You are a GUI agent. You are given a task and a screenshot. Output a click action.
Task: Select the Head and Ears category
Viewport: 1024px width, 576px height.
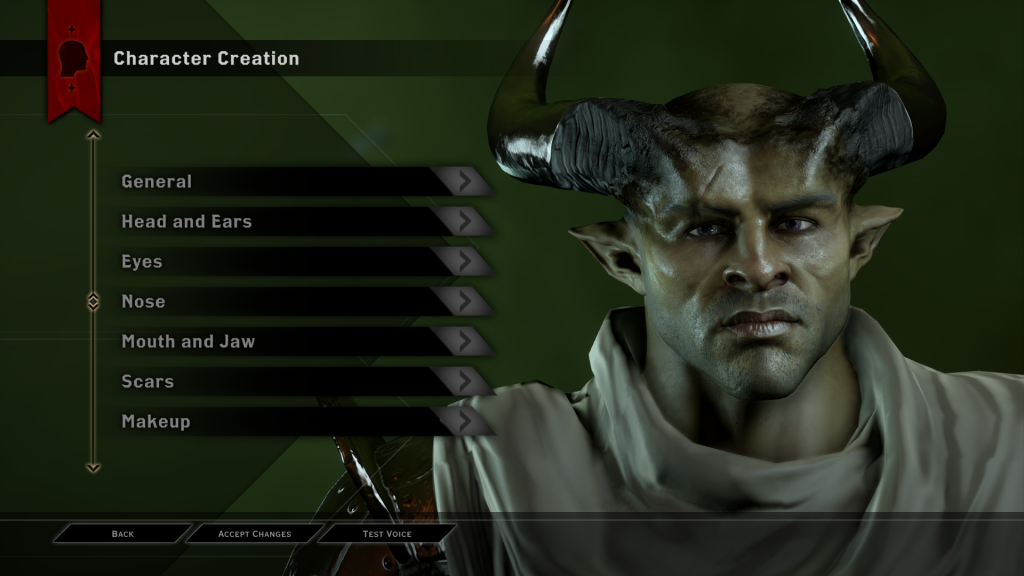pos(300,222)
